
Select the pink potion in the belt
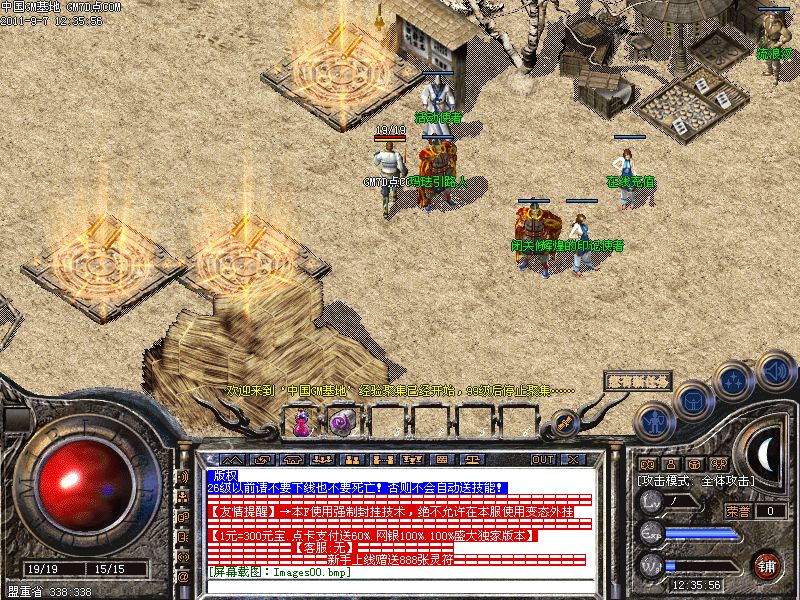click(300, 423)
